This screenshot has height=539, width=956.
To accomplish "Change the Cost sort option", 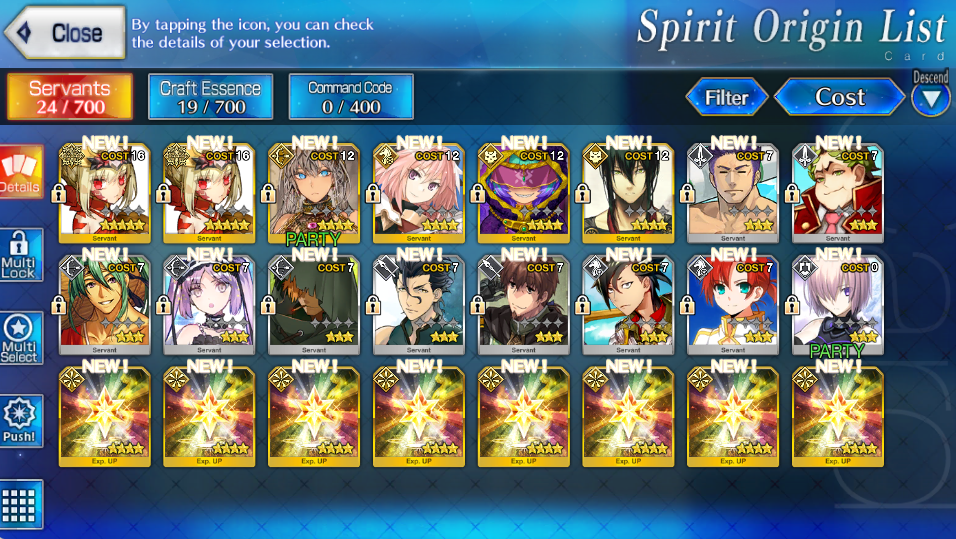I will click(x=839, y=97).
